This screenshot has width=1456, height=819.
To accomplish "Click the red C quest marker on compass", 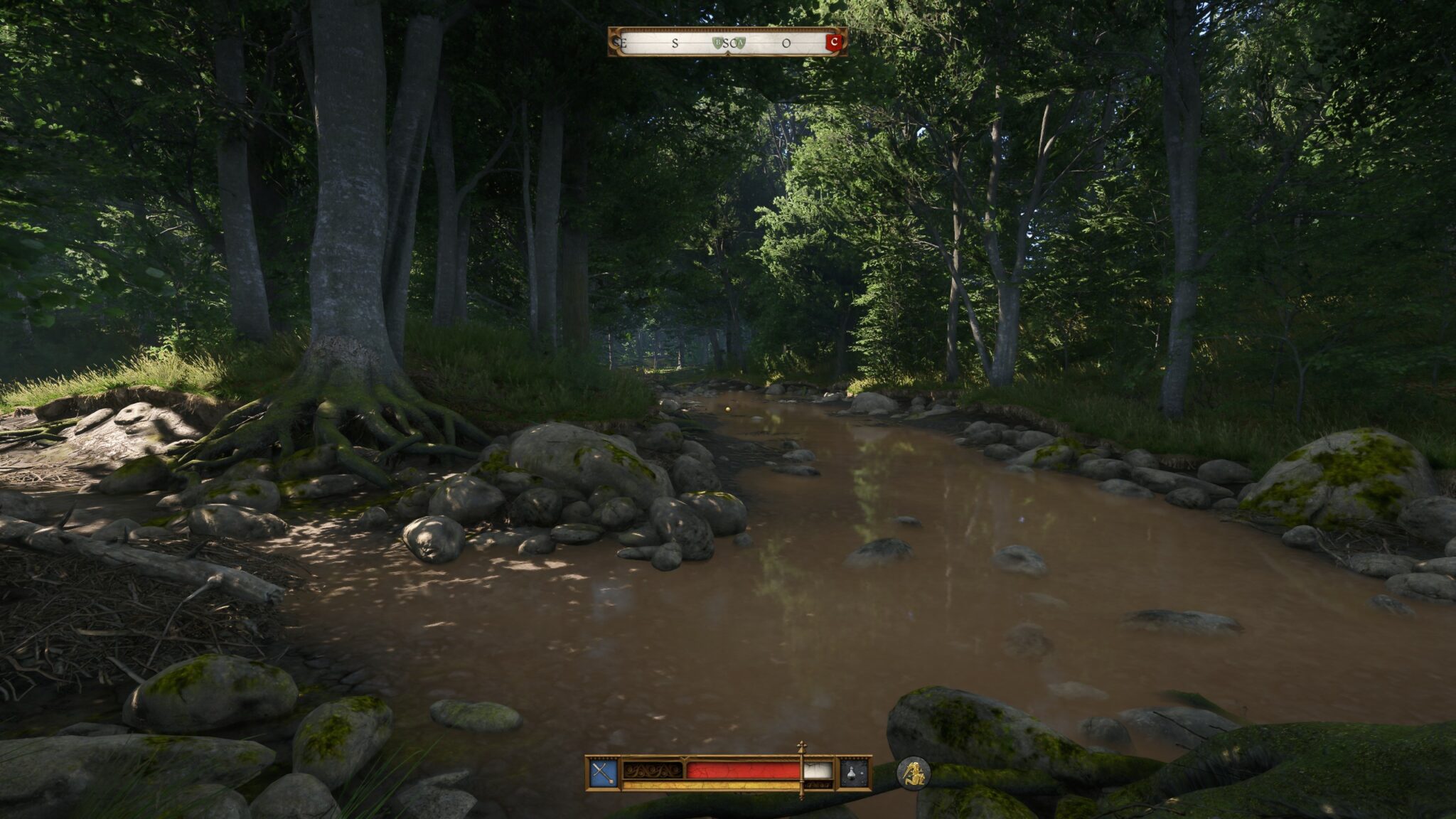I will pos(834,43).
